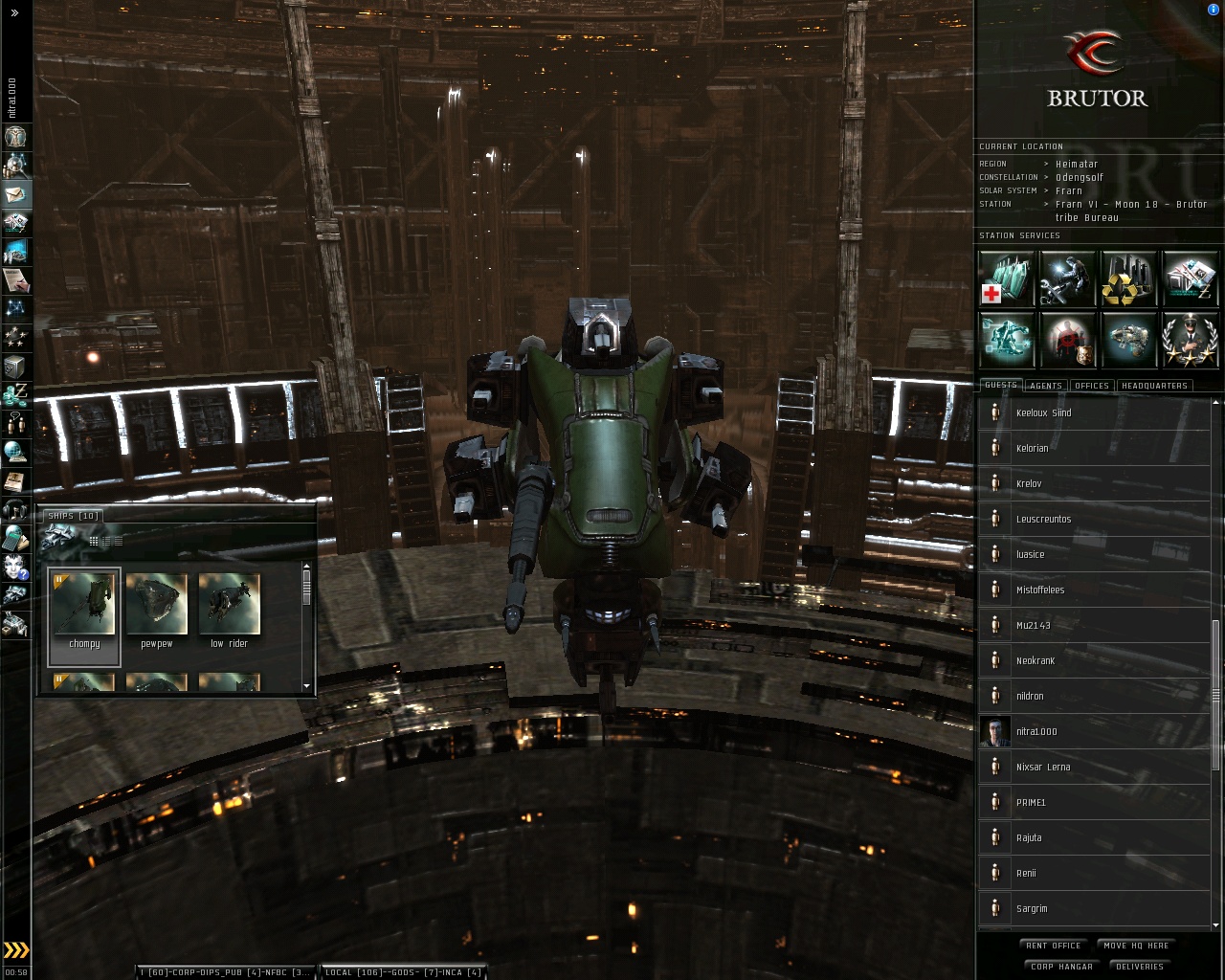The height and width of the screenshot is (980, 1225).
Task: Select the ship named chompy
Action: pyautogui.click(x=84, y=612)
